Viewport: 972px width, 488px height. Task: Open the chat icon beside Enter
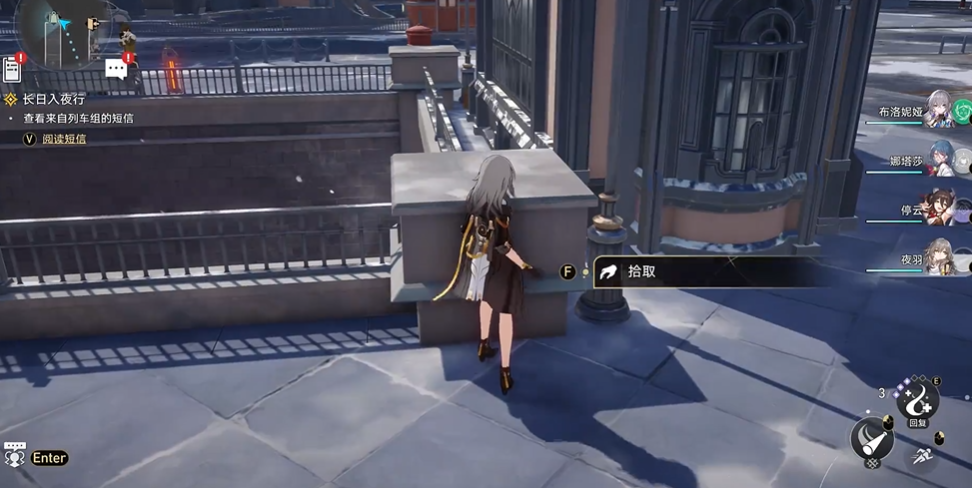click(x=14, y=456)
